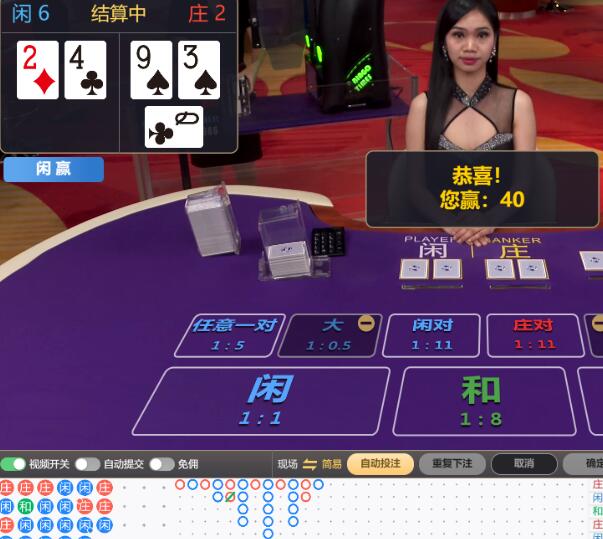Click the 自动投注 auto-bet button
603x539 pixels.
click(x=380, y=464)
